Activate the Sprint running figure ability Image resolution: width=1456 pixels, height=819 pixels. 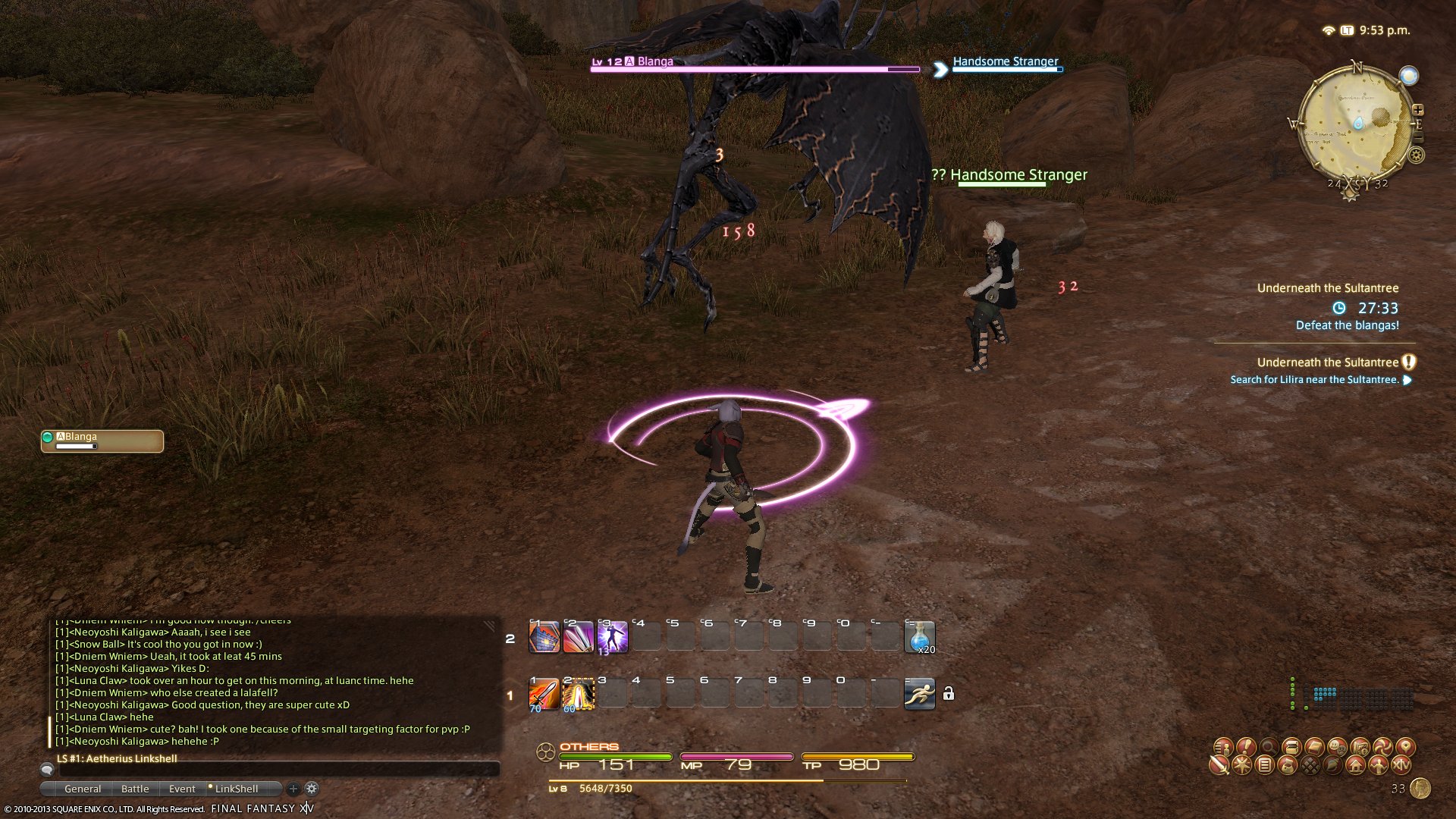tap(919, 694)
